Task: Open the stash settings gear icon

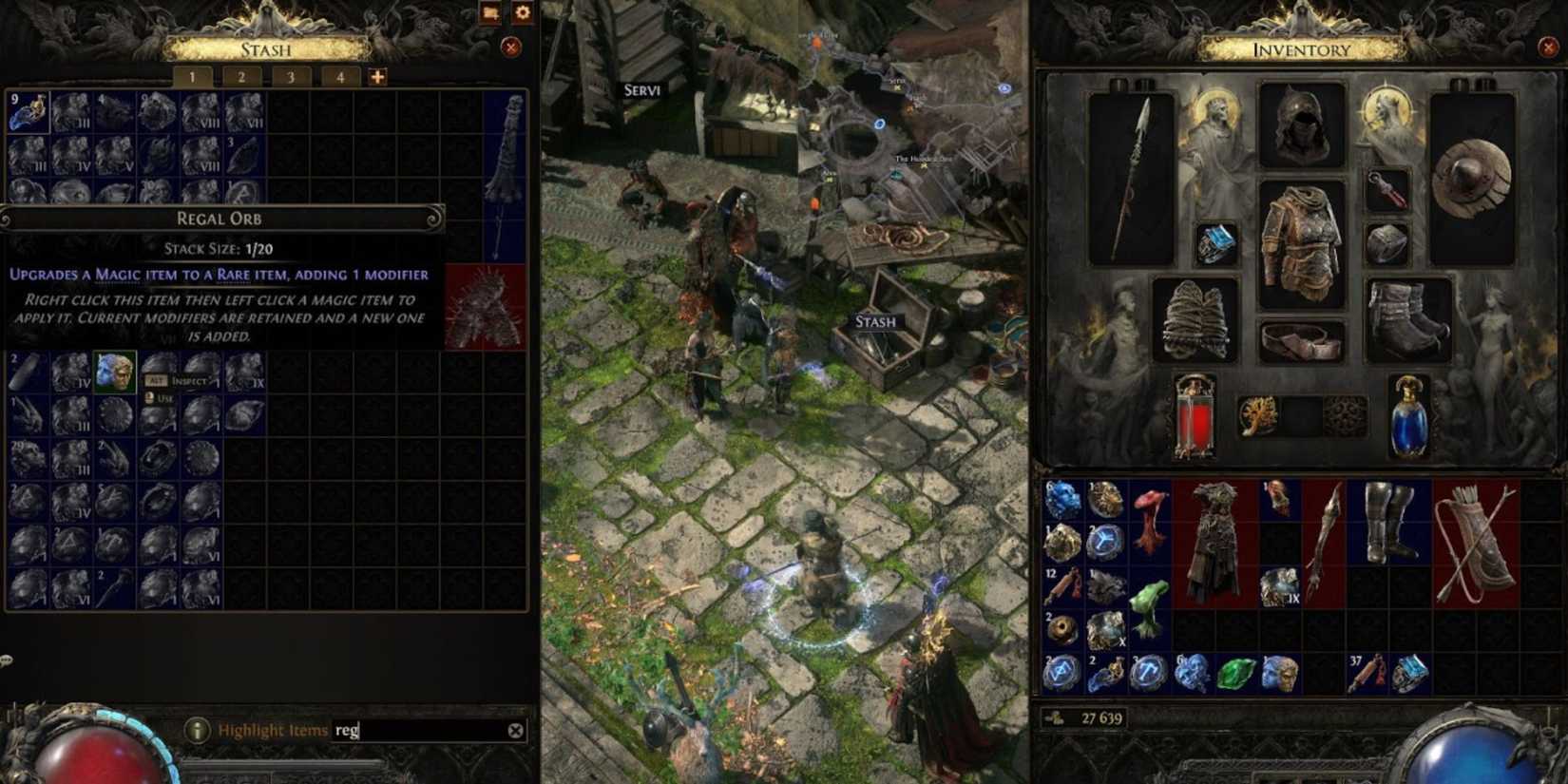Action: pos(522,14)
